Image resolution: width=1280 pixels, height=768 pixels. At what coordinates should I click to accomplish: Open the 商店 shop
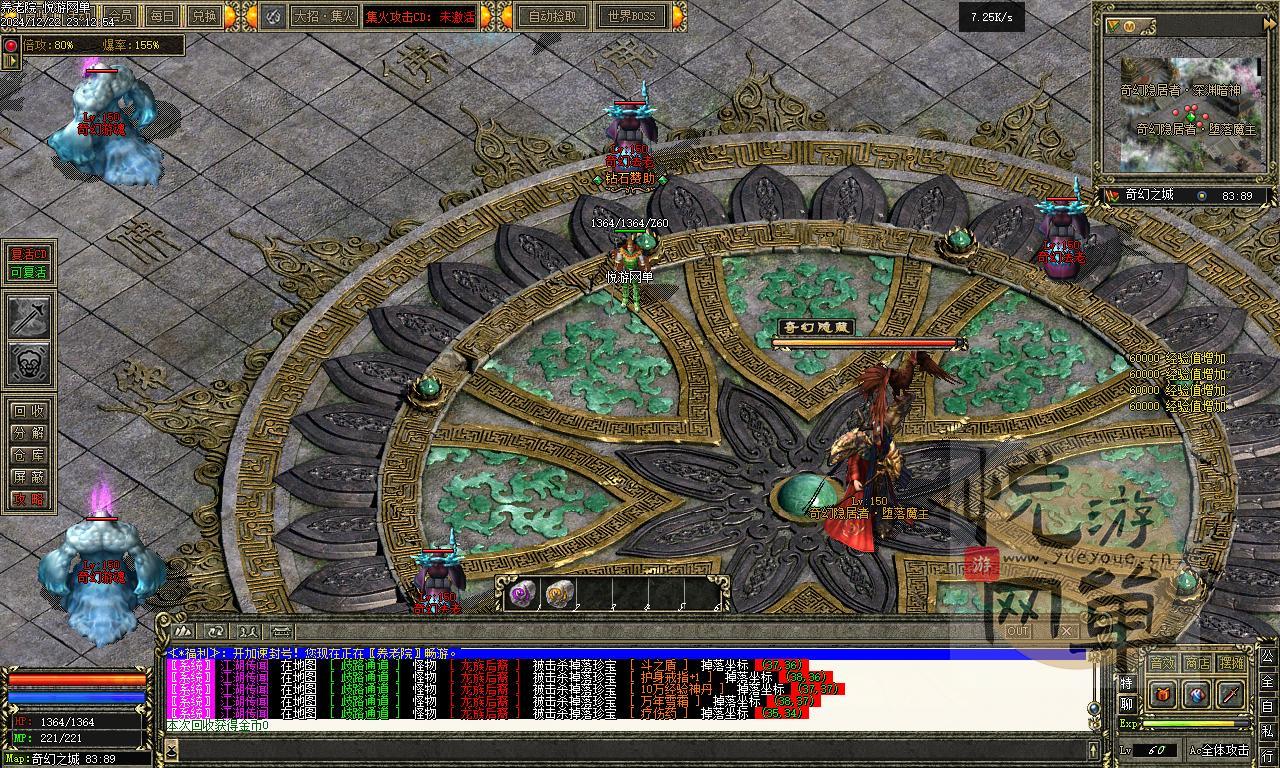[x=1197, y=663]
